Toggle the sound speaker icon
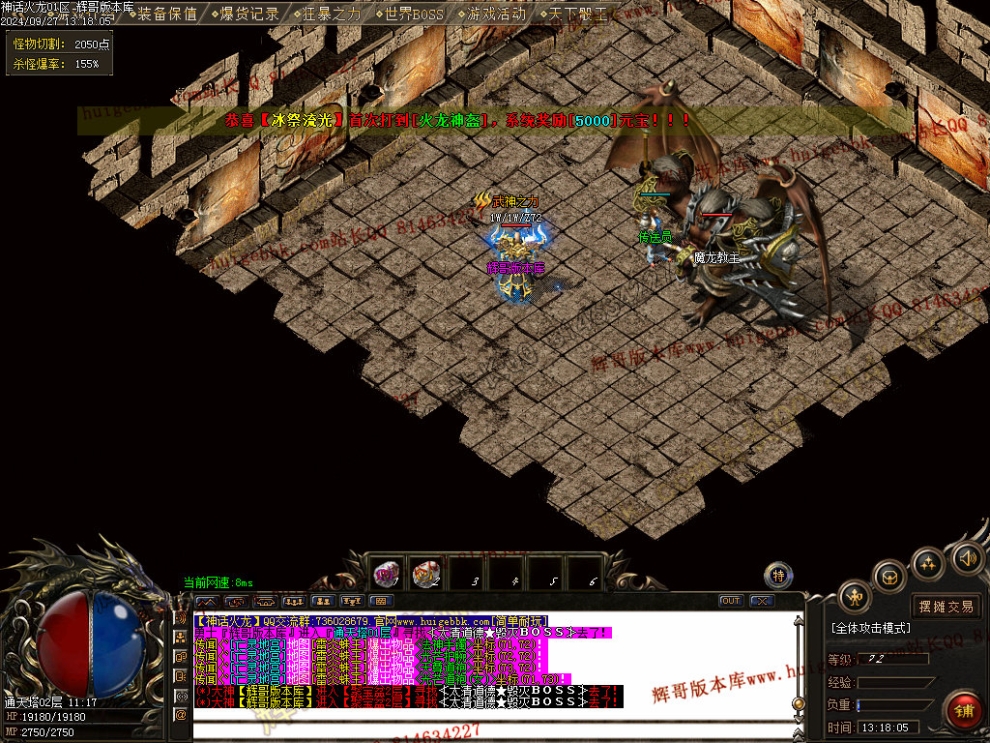990x743 pixels. click(x=967, y=557)
